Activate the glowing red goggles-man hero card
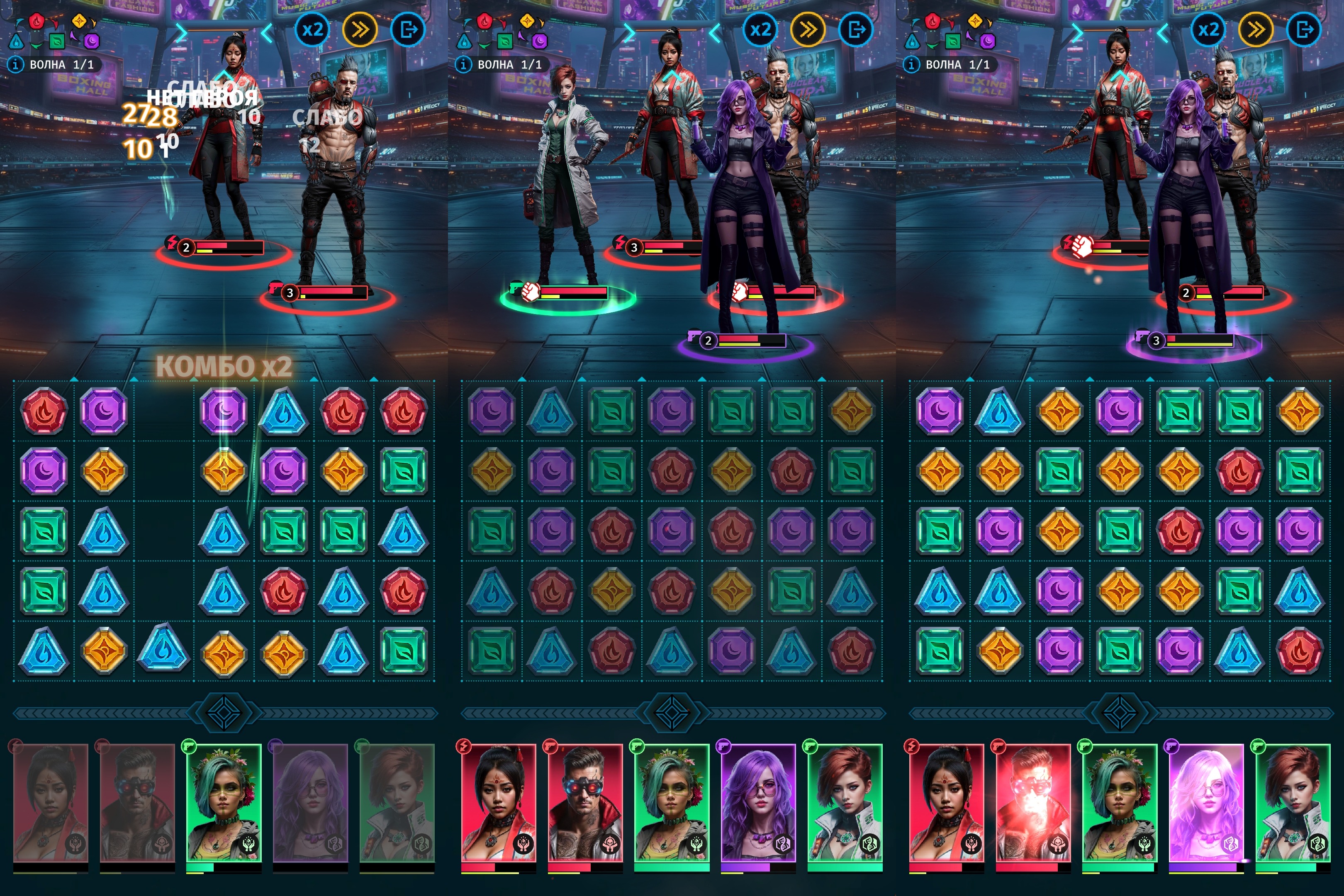 point(1032,803)
